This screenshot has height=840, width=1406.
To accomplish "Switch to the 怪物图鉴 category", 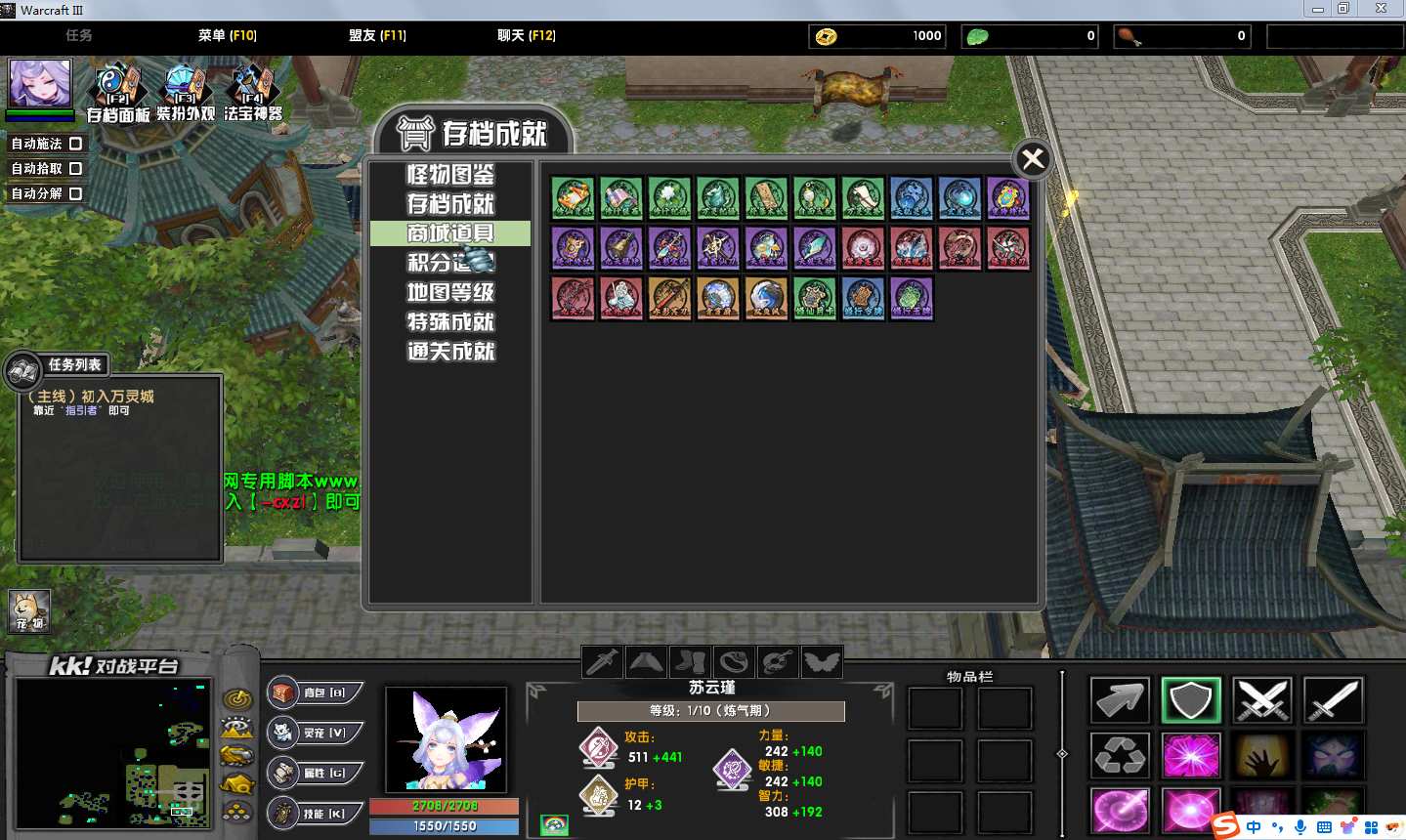I will pos(450,175).
